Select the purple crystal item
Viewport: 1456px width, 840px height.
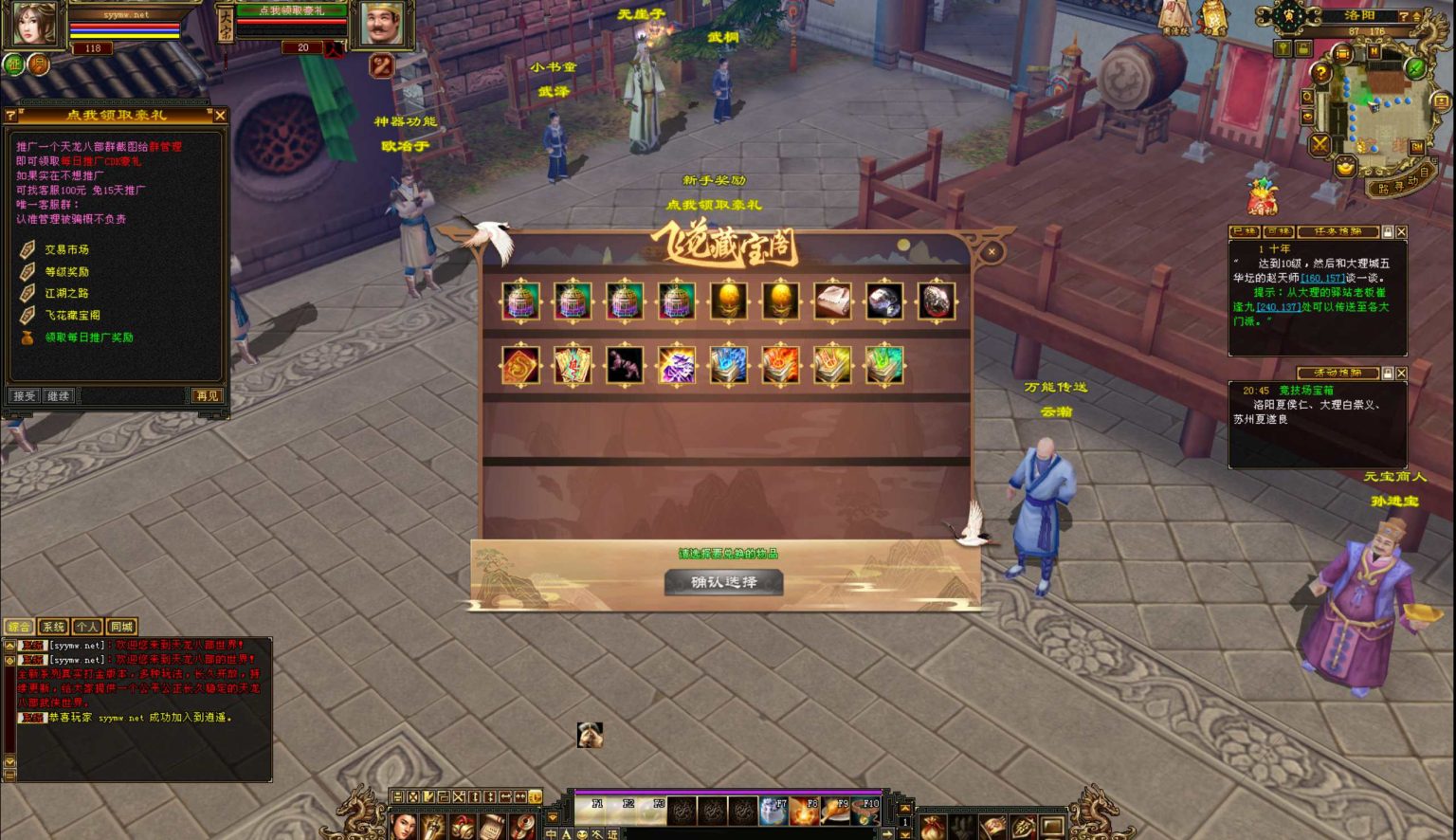click(x=677, y=366)
